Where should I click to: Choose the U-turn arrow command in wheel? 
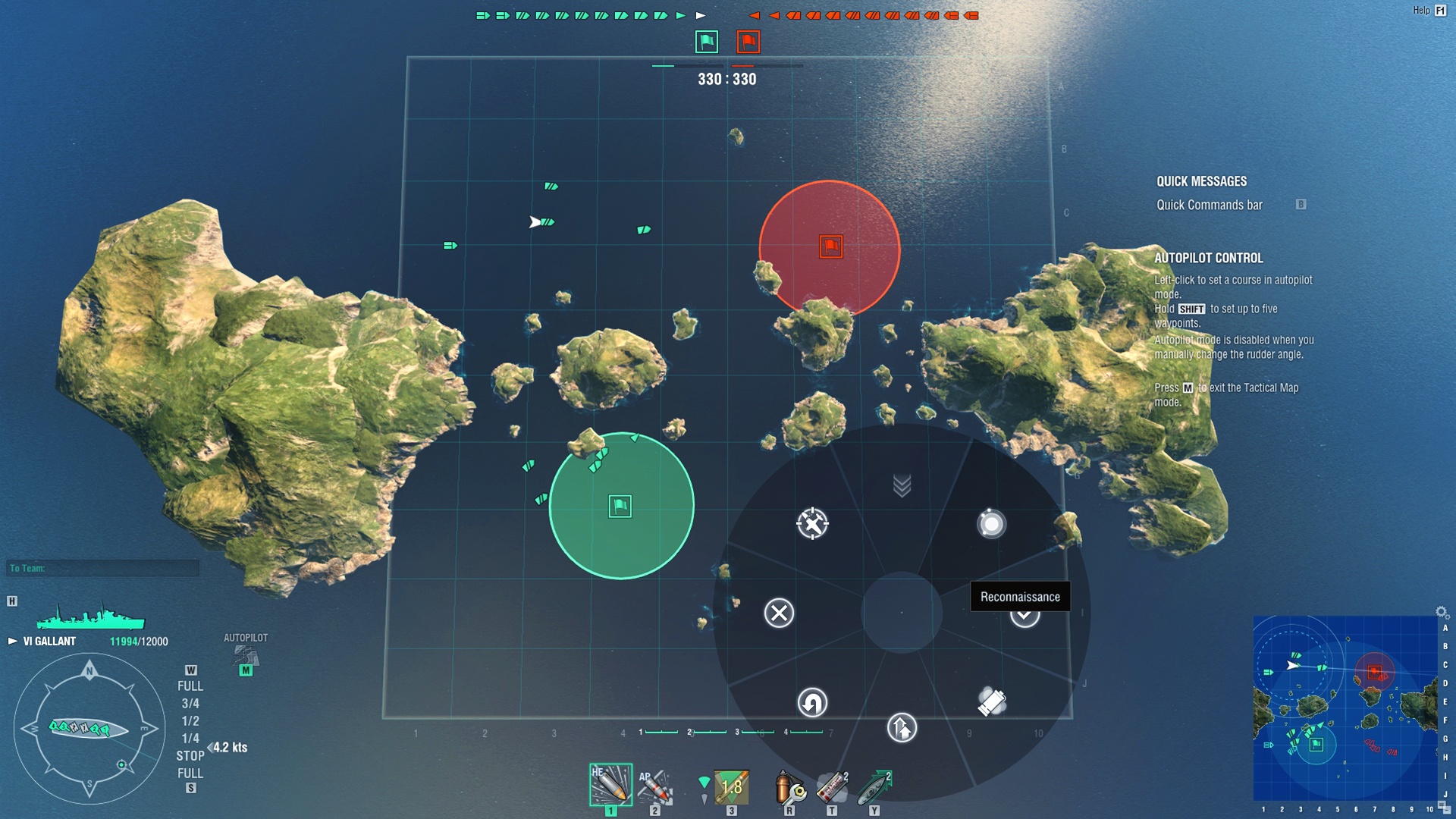(x=812, y=703)
